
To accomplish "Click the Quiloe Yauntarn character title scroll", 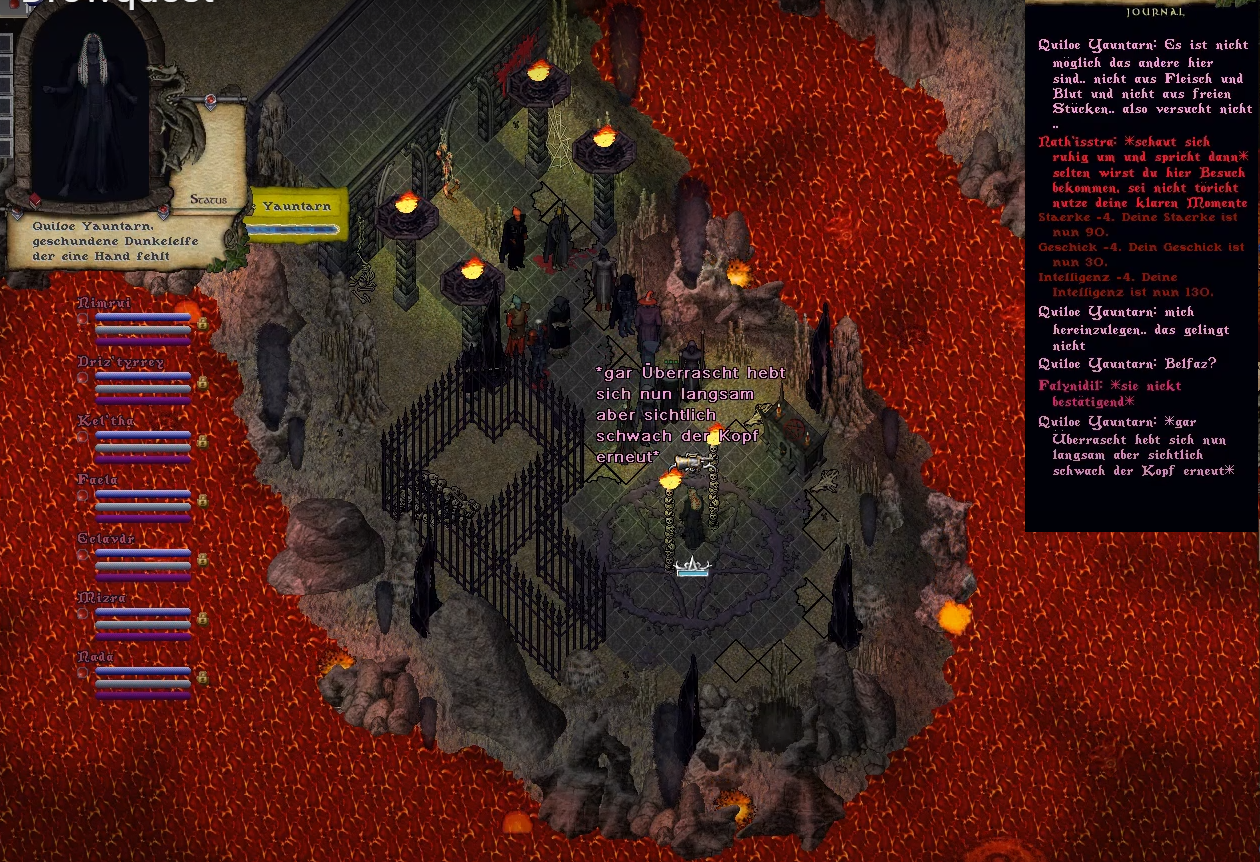I will (100, 241).
